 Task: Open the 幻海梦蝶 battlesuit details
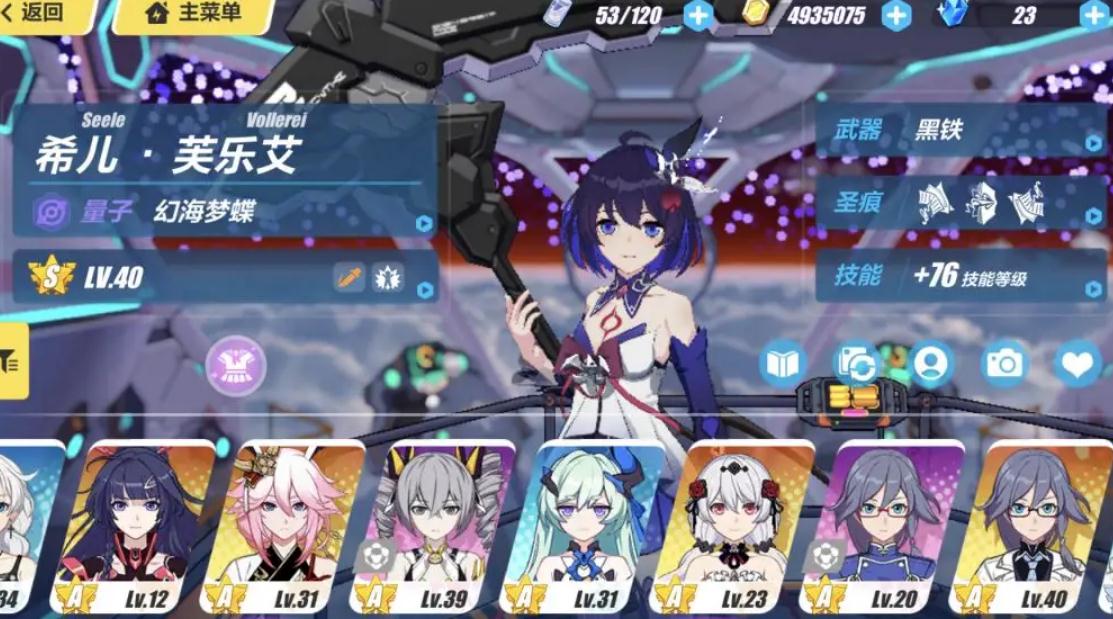(230, 211)
